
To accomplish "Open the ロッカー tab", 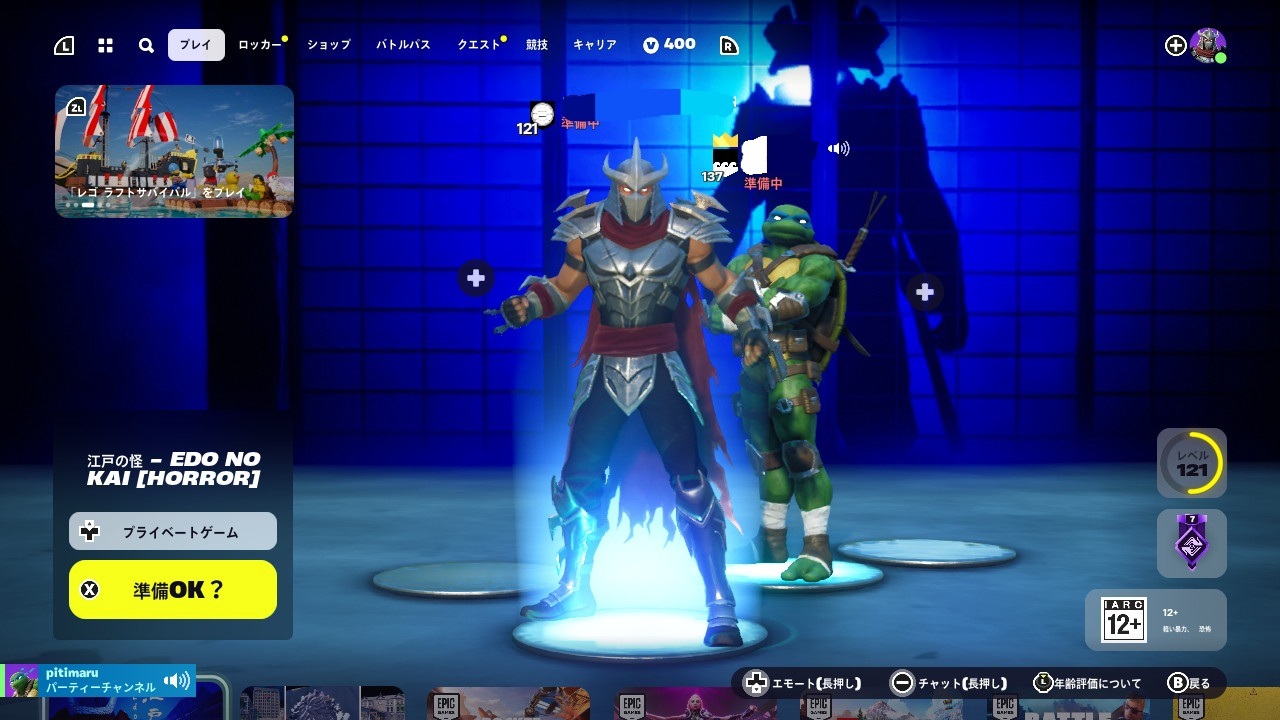I will [259, 45].
